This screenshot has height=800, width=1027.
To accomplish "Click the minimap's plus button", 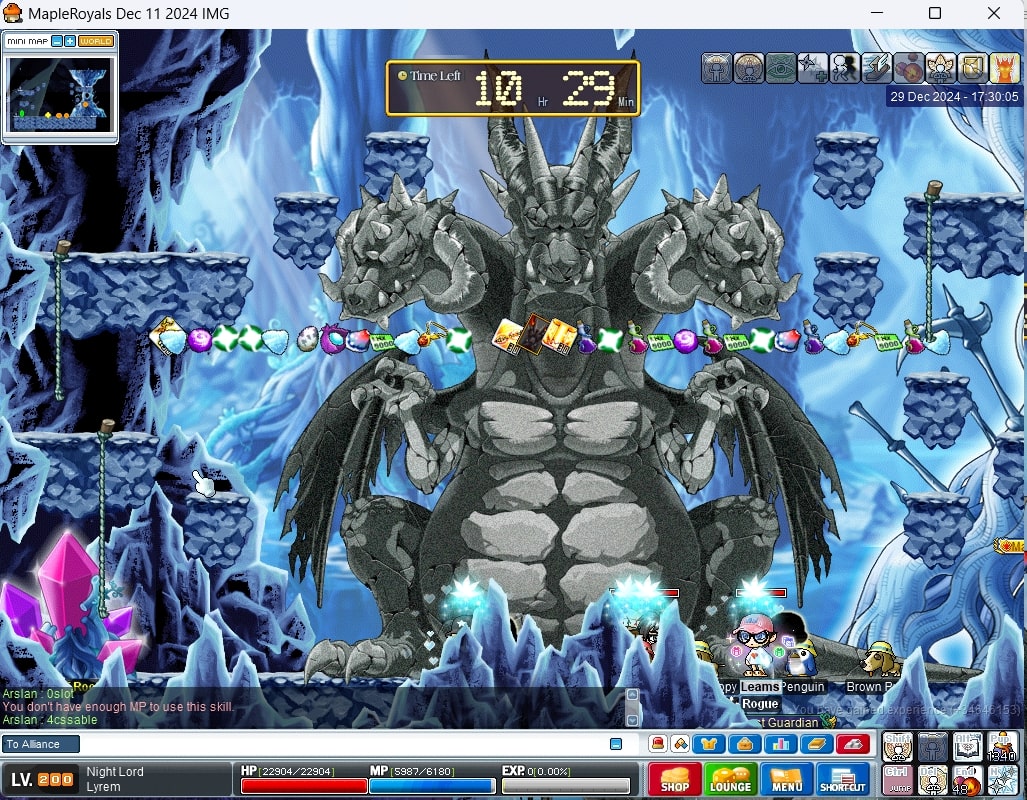I will coord(70,41).
